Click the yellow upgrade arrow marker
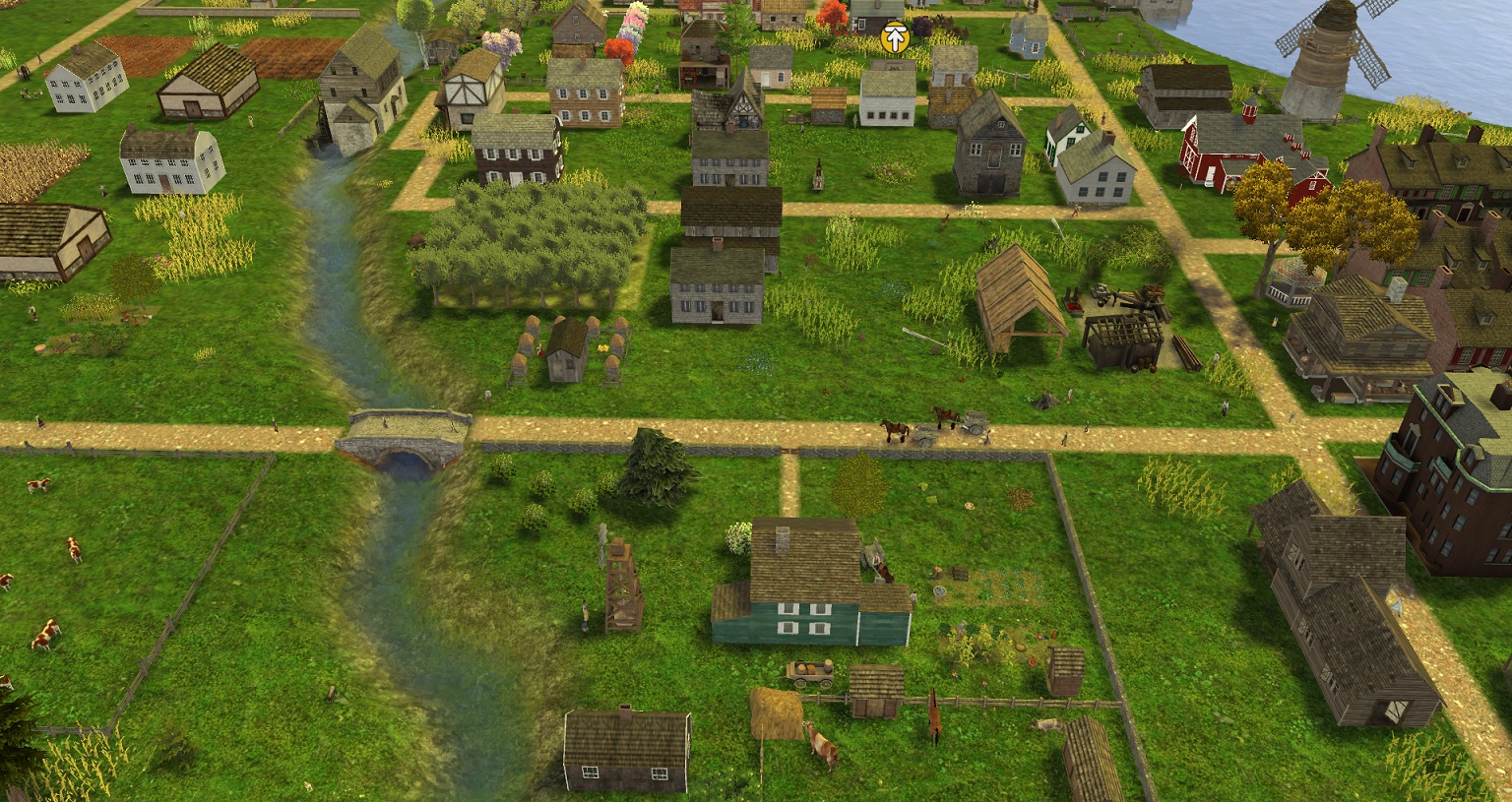 tap(894, 37)
